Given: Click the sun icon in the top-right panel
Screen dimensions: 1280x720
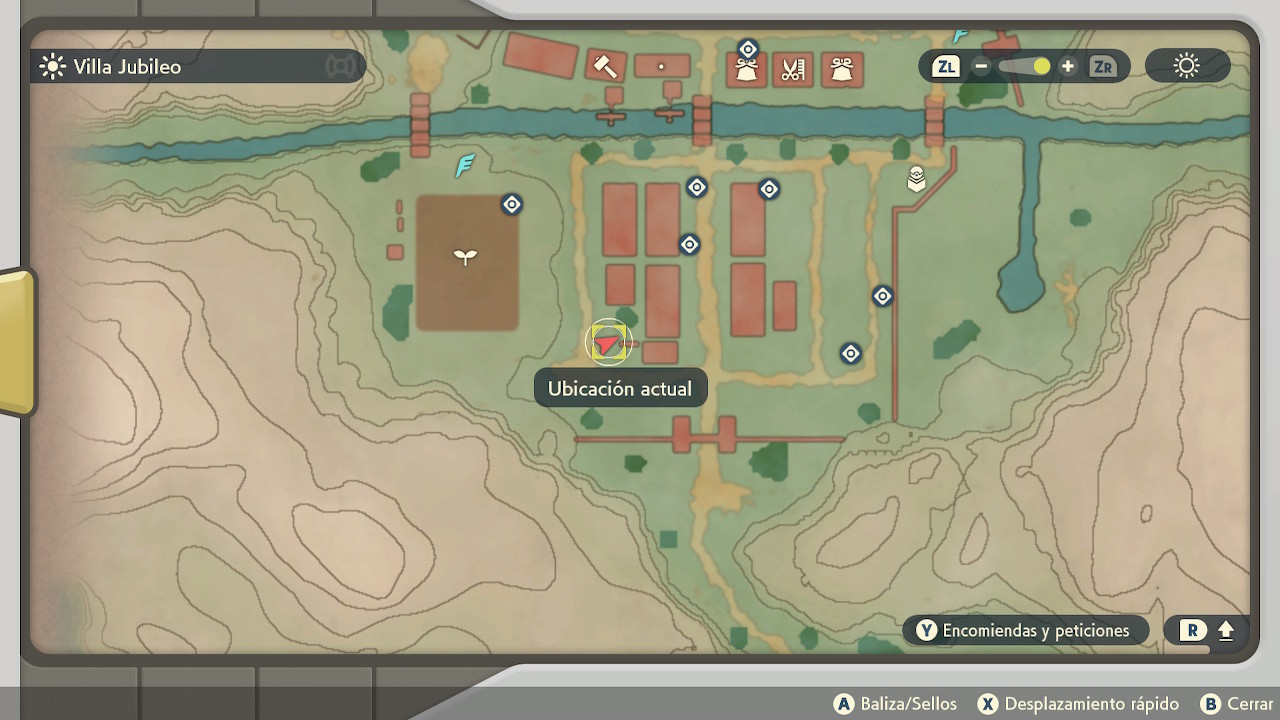Looking at the screenshot, I should point(1186,67).
